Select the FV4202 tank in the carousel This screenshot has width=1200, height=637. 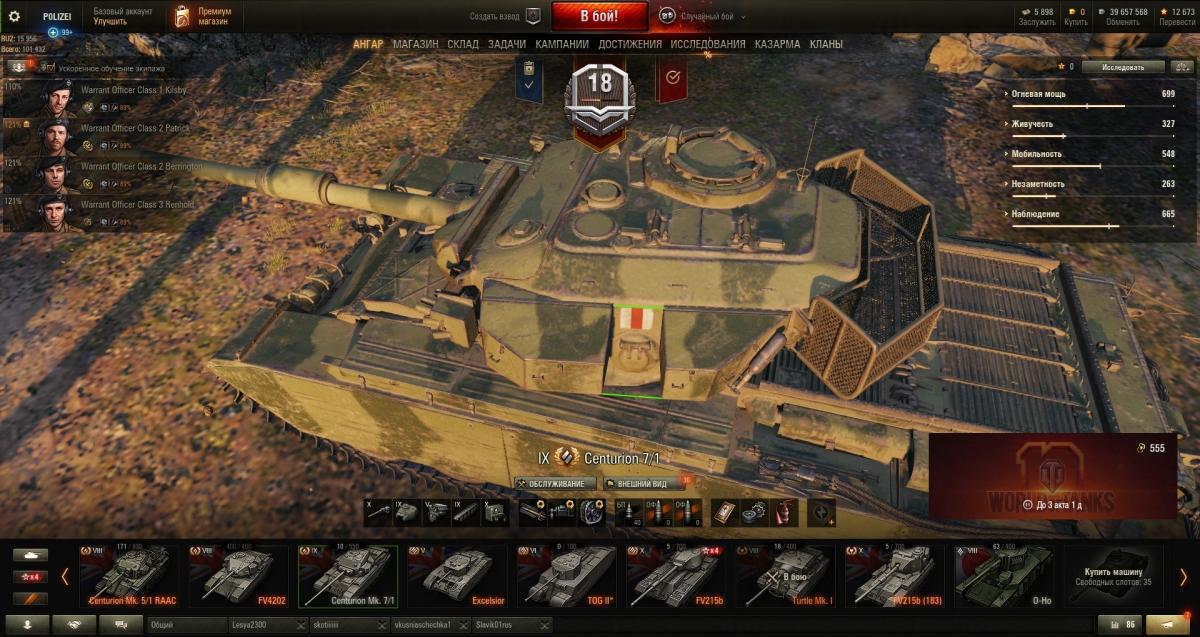pos(240,575)
